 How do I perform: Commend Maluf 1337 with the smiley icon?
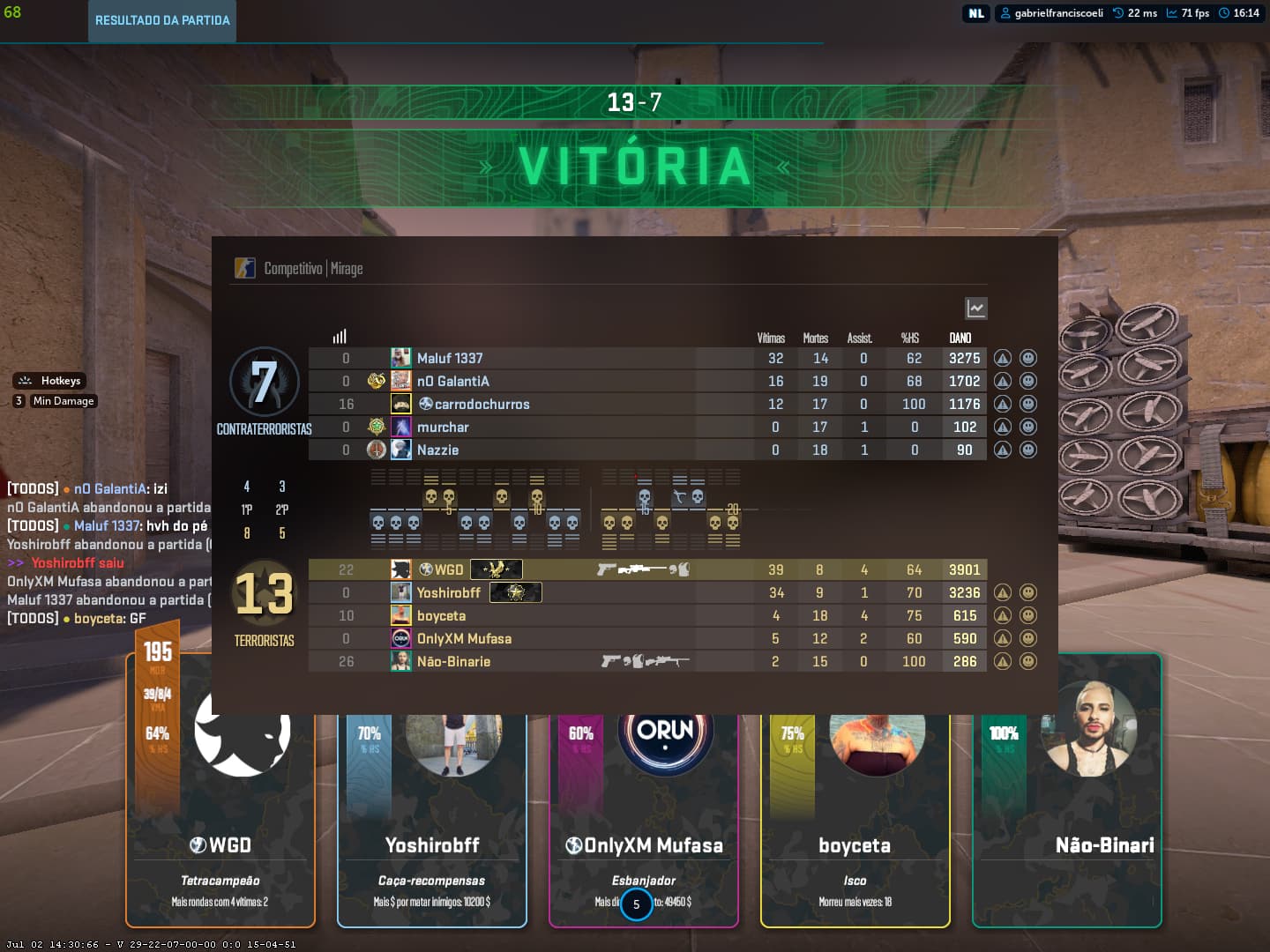tap(1028, 359)
